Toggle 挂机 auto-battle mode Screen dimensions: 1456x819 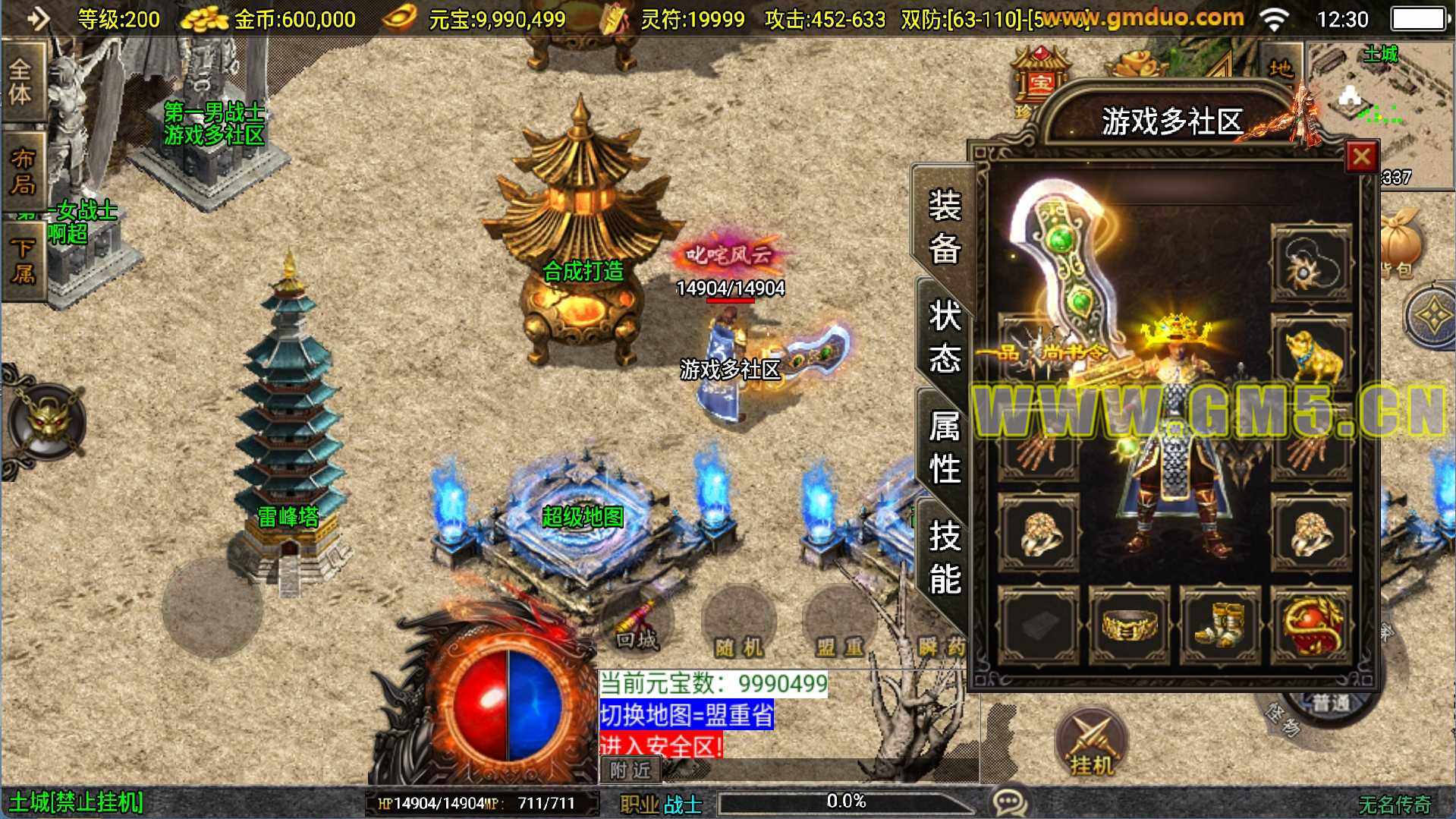point(1091,745)
